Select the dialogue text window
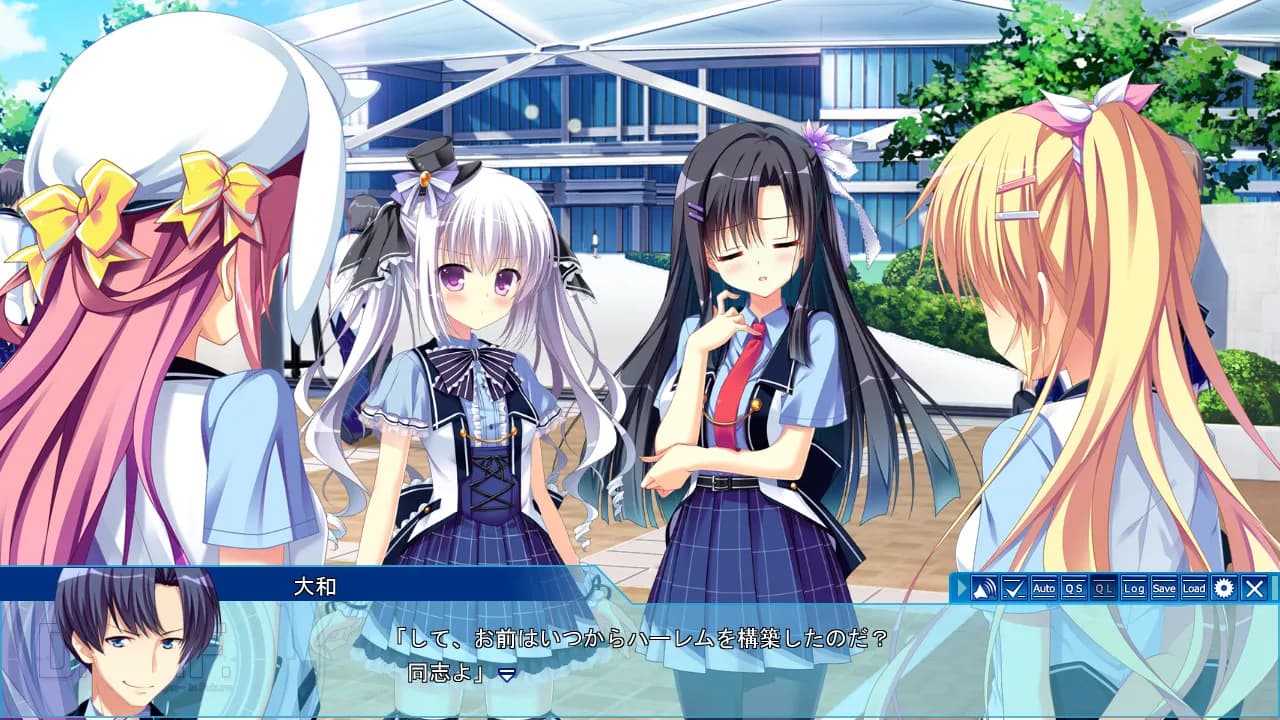Image resolution: width=1280 pixels, height=720 pixels. [x=640, y=655]
